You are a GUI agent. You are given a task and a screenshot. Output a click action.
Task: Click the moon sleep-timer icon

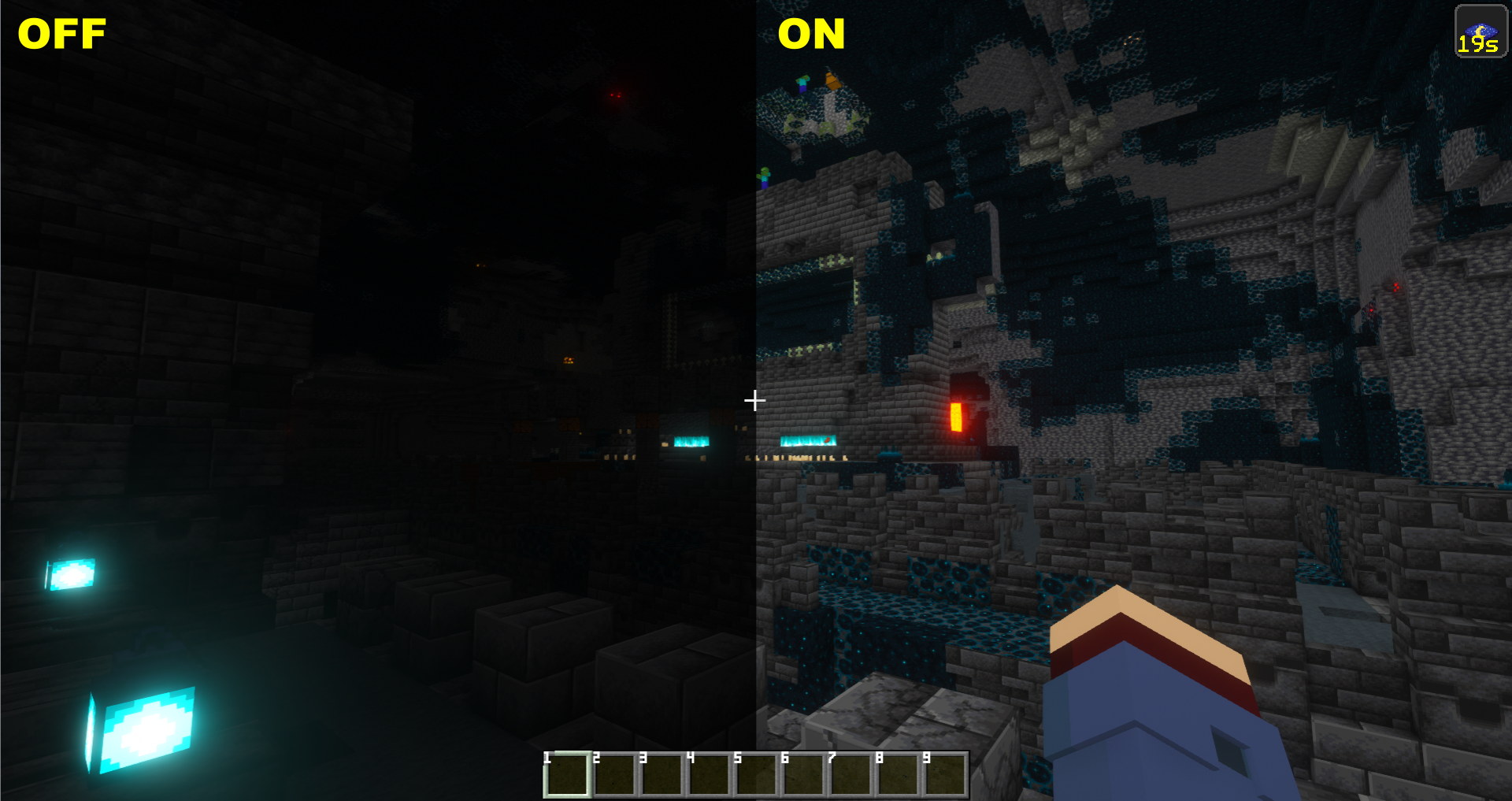(1480, 32)
